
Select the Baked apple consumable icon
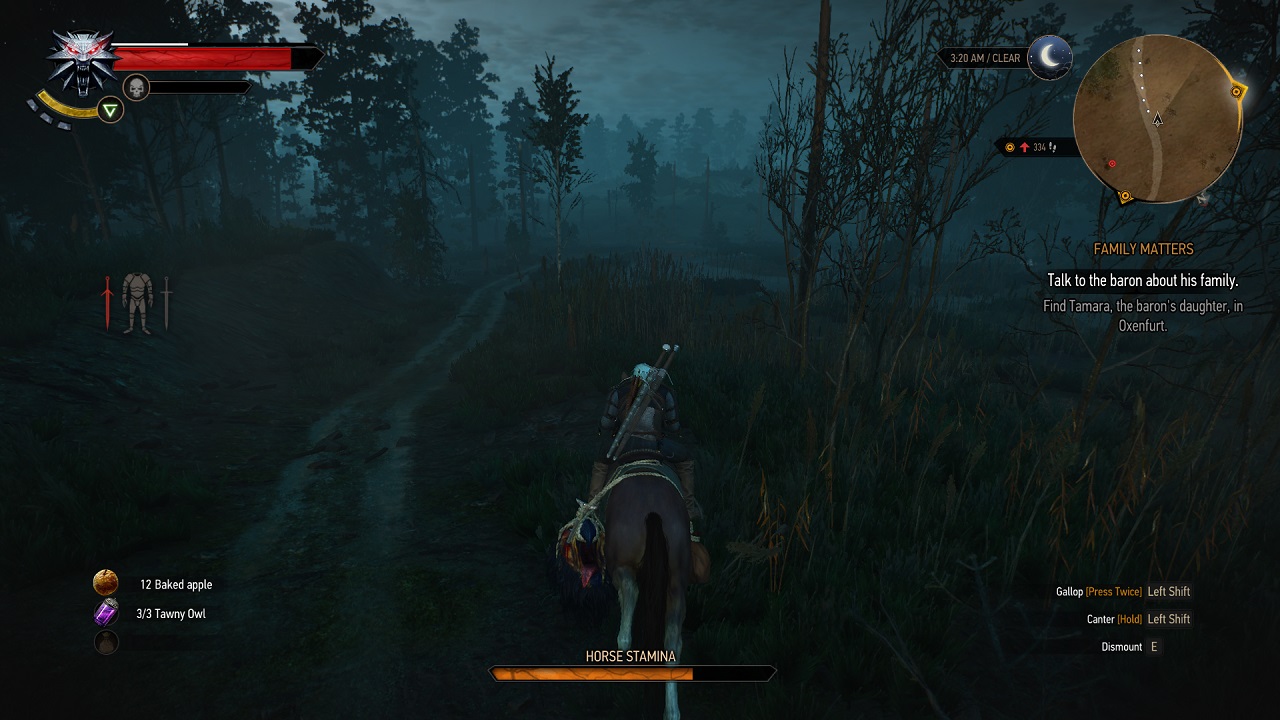[x=103, y=583]
